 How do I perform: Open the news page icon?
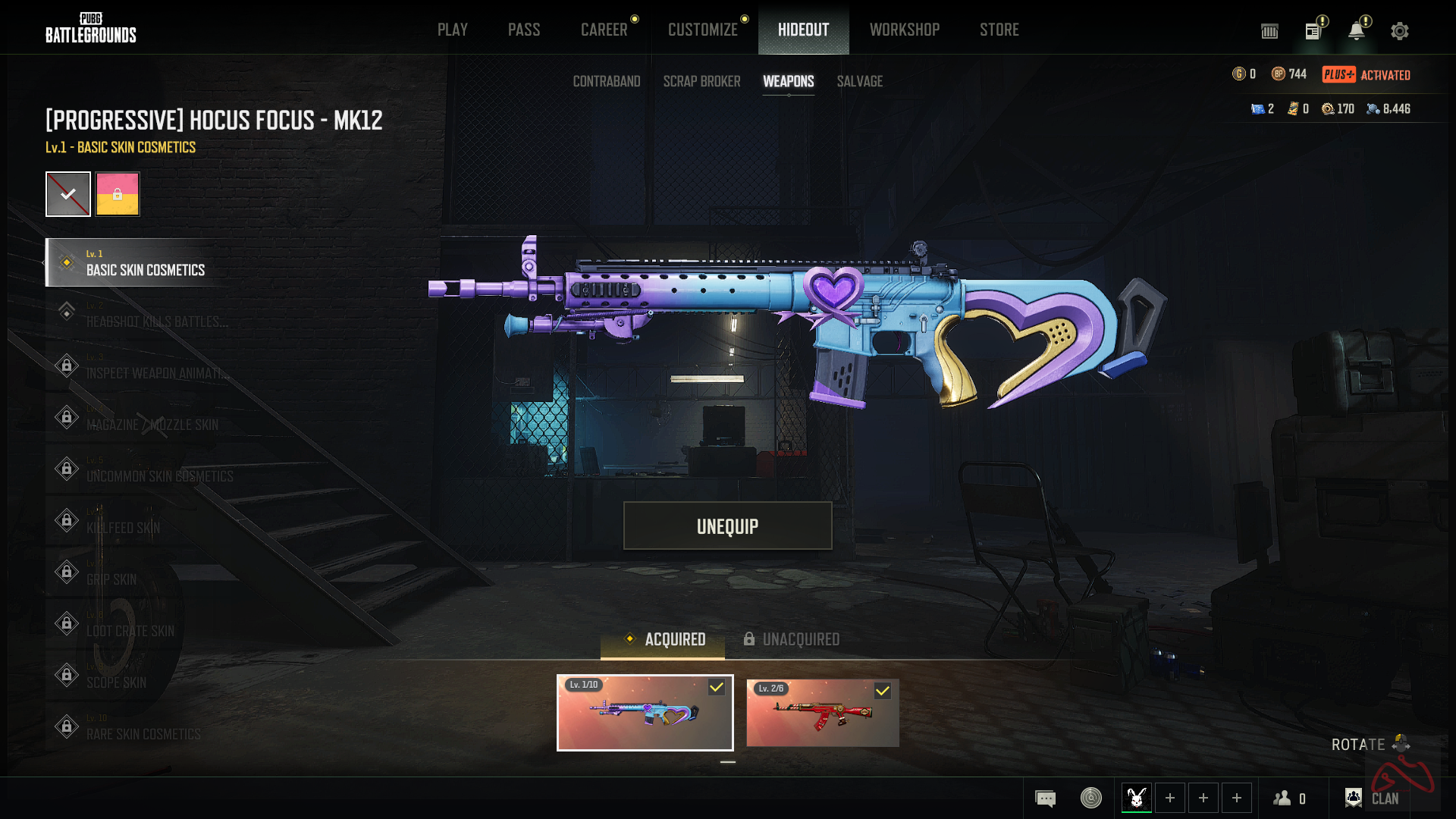point(1313,31)
